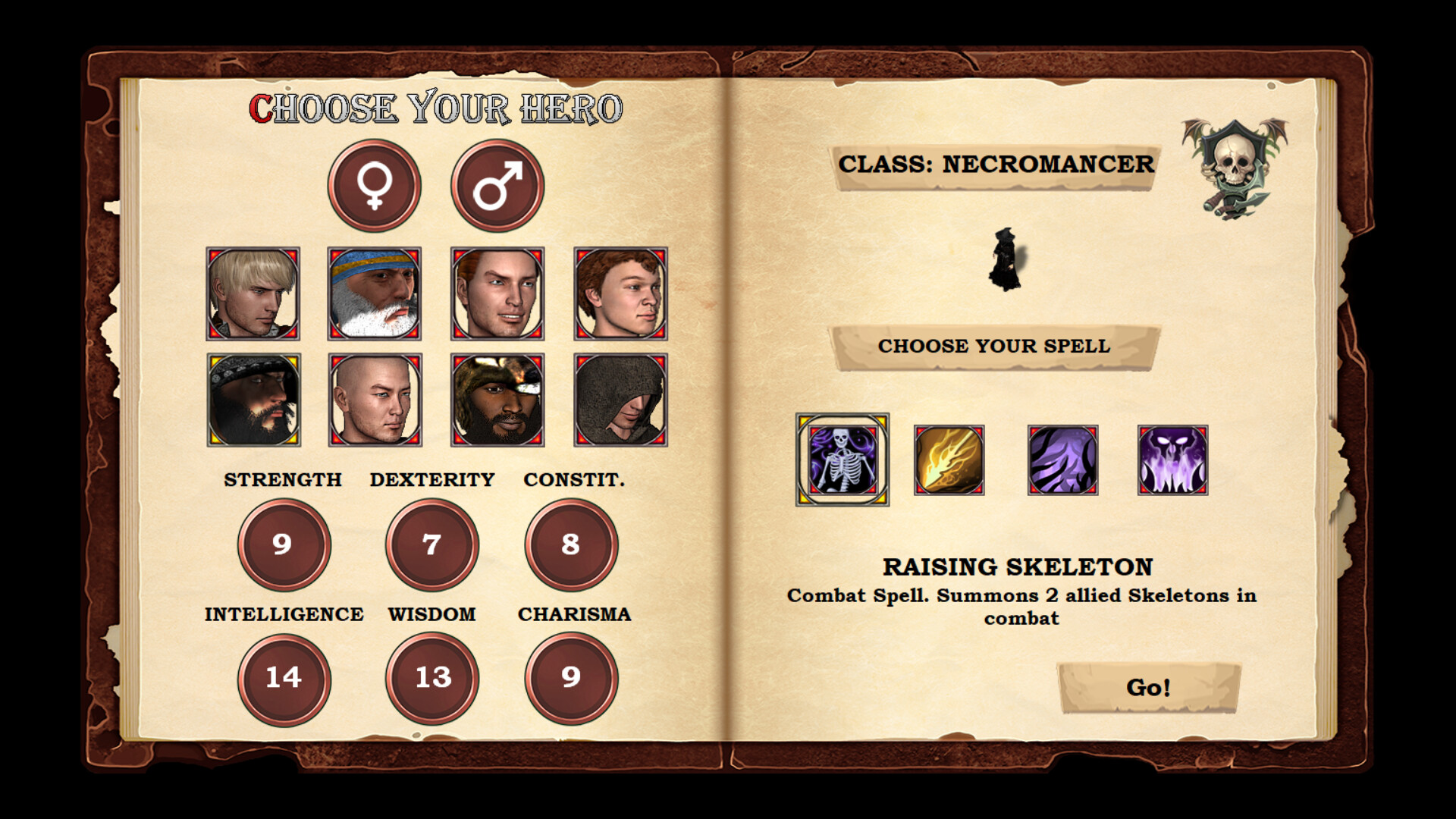This screenshot has width=1456, height=819.
Task: Click the Charisma stat medallion showing 9
Action: coord(571,680)
